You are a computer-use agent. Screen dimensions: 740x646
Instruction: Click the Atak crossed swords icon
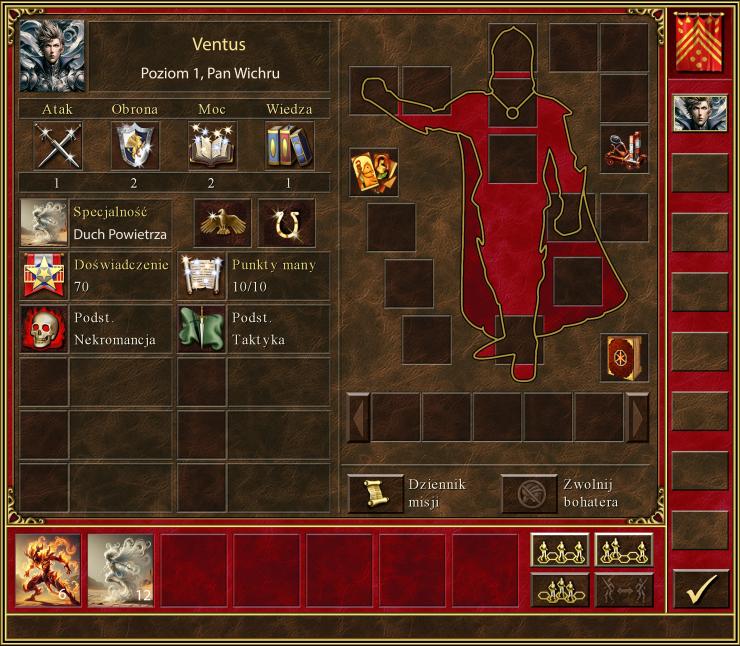pos(58,146)
